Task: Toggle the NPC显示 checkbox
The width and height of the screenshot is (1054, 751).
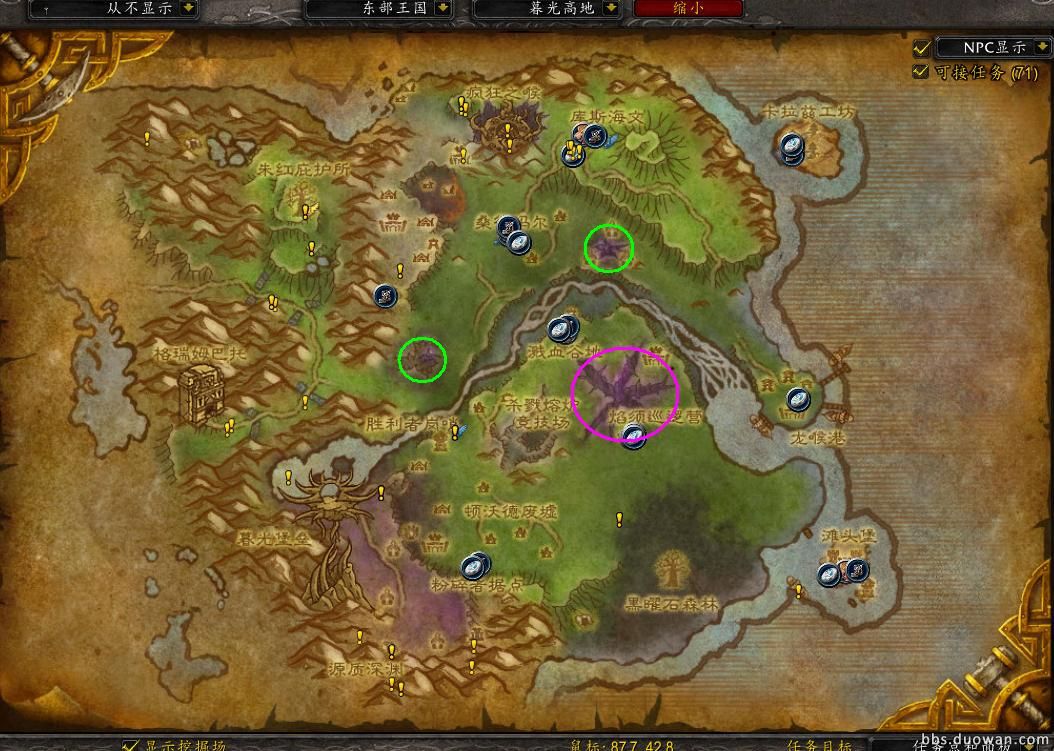Action: point(922,47)
